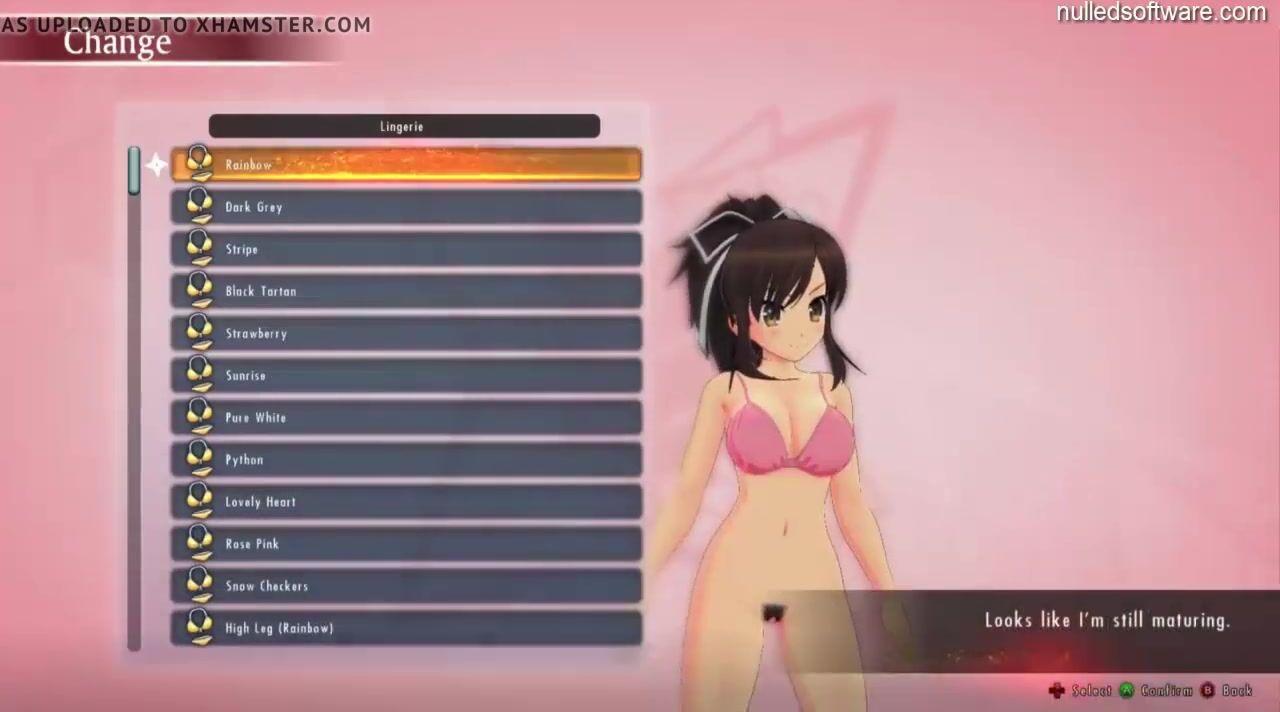Choose the Python entry
The width and height of the screenshot is (1280, 712).
point(406,459)
